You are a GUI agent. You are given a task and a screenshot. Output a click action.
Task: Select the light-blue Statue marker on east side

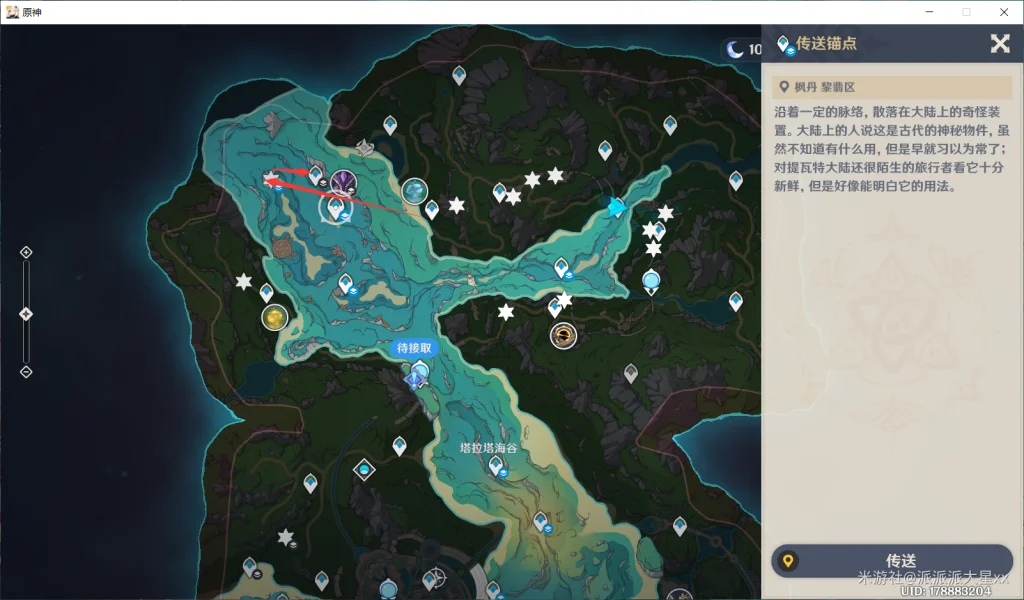[651, 281]
